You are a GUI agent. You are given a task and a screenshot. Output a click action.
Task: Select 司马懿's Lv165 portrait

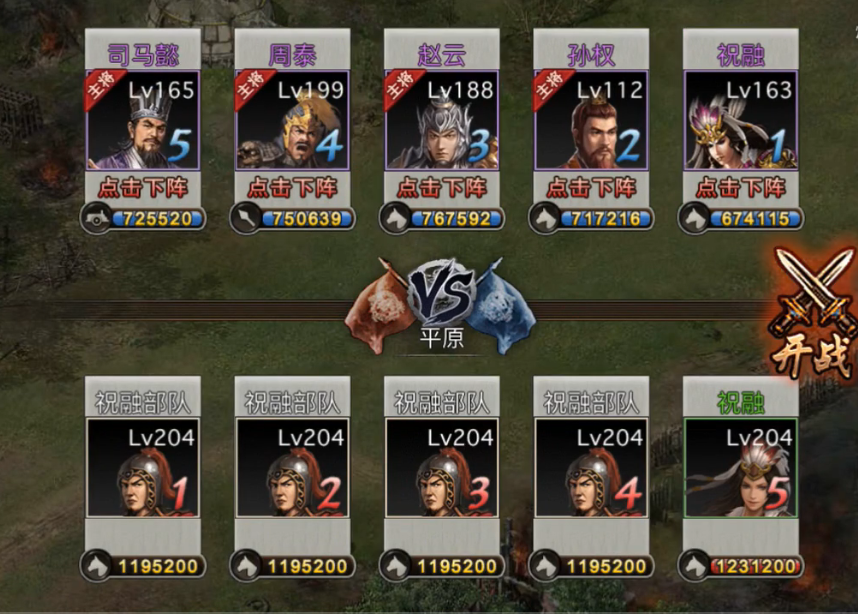point(143,120)
